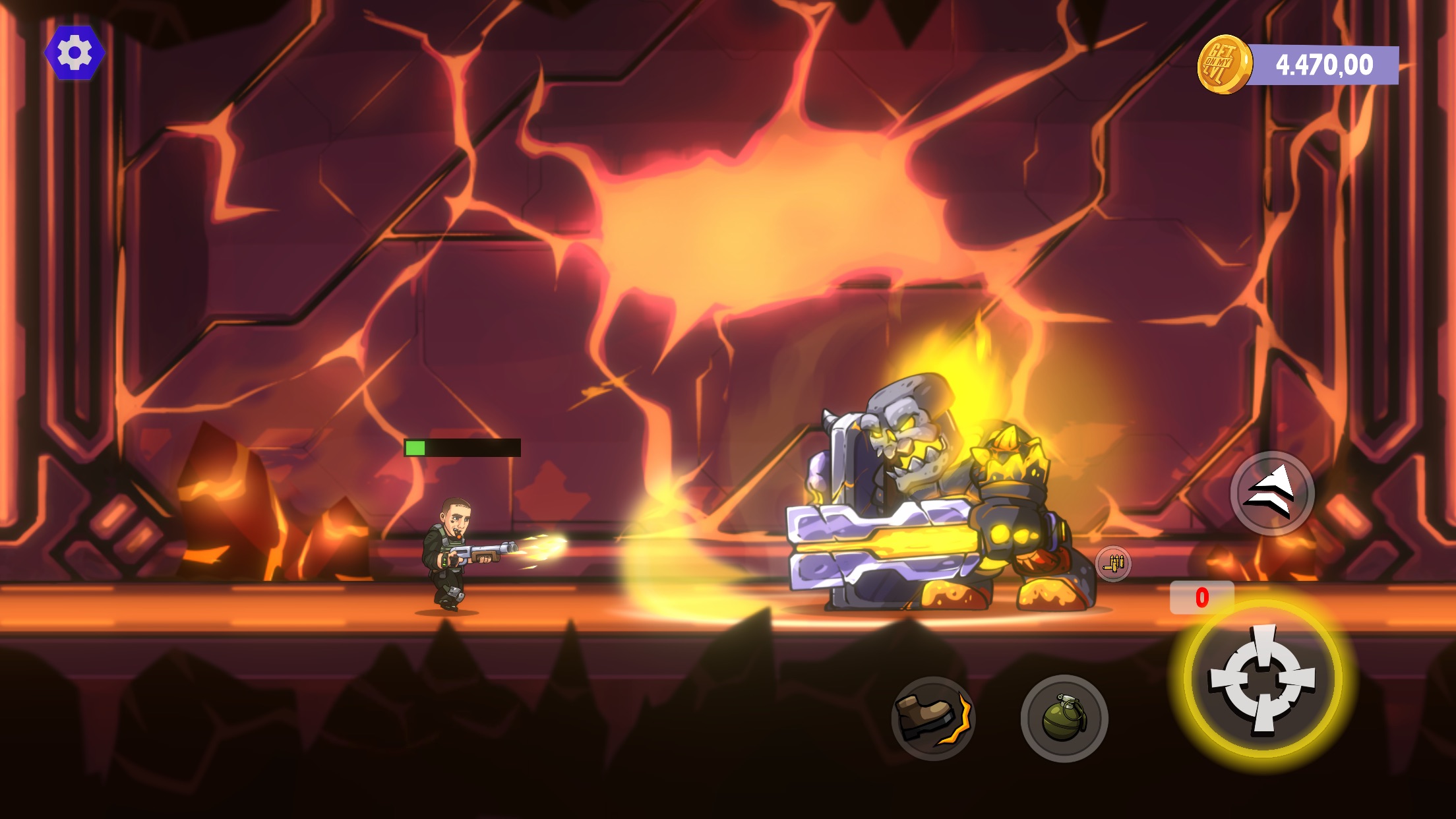1456x819 pixels.
Task: Open the settings gear menu
Action: click(75, 53)
